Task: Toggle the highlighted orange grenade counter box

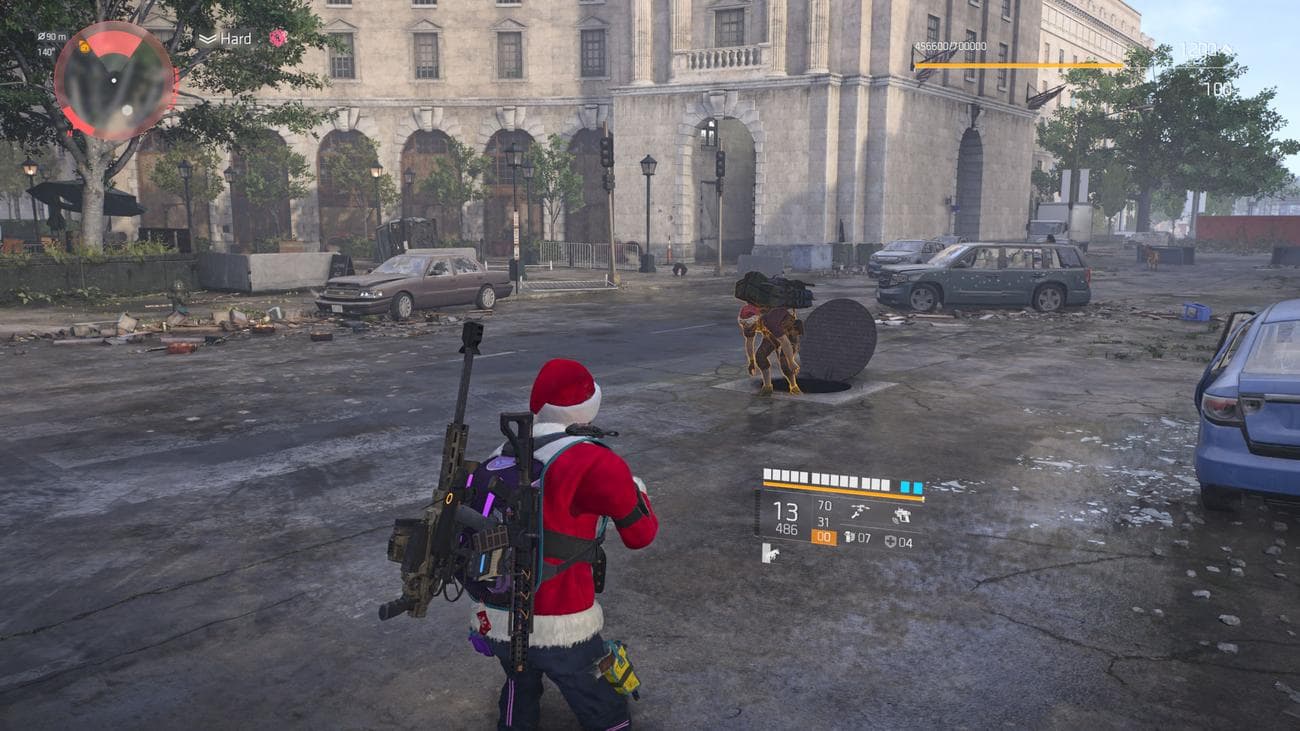Action: tap(826, 538)
